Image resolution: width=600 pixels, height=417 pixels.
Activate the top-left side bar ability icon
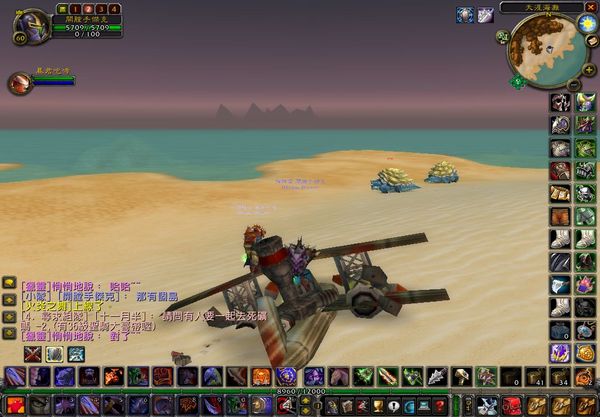(560, 103)
